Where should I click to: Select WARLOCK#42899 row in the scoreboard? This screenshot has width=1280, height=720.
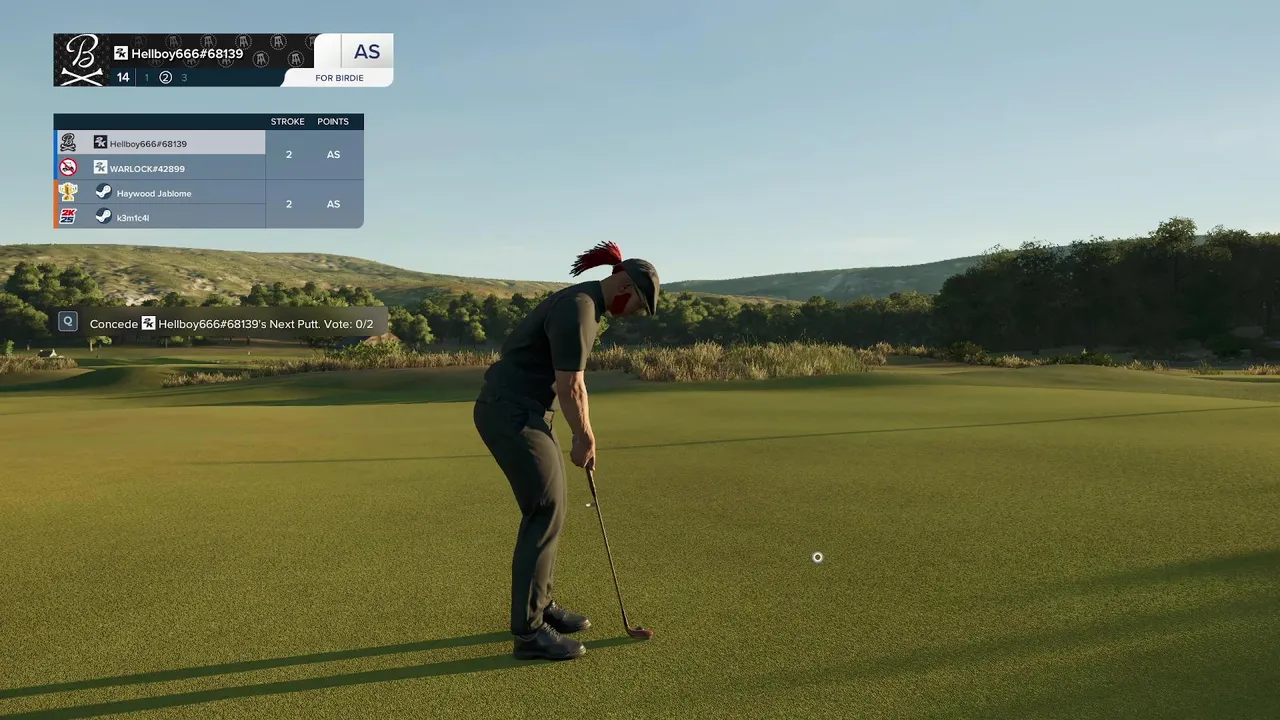(x=160, y=168)
